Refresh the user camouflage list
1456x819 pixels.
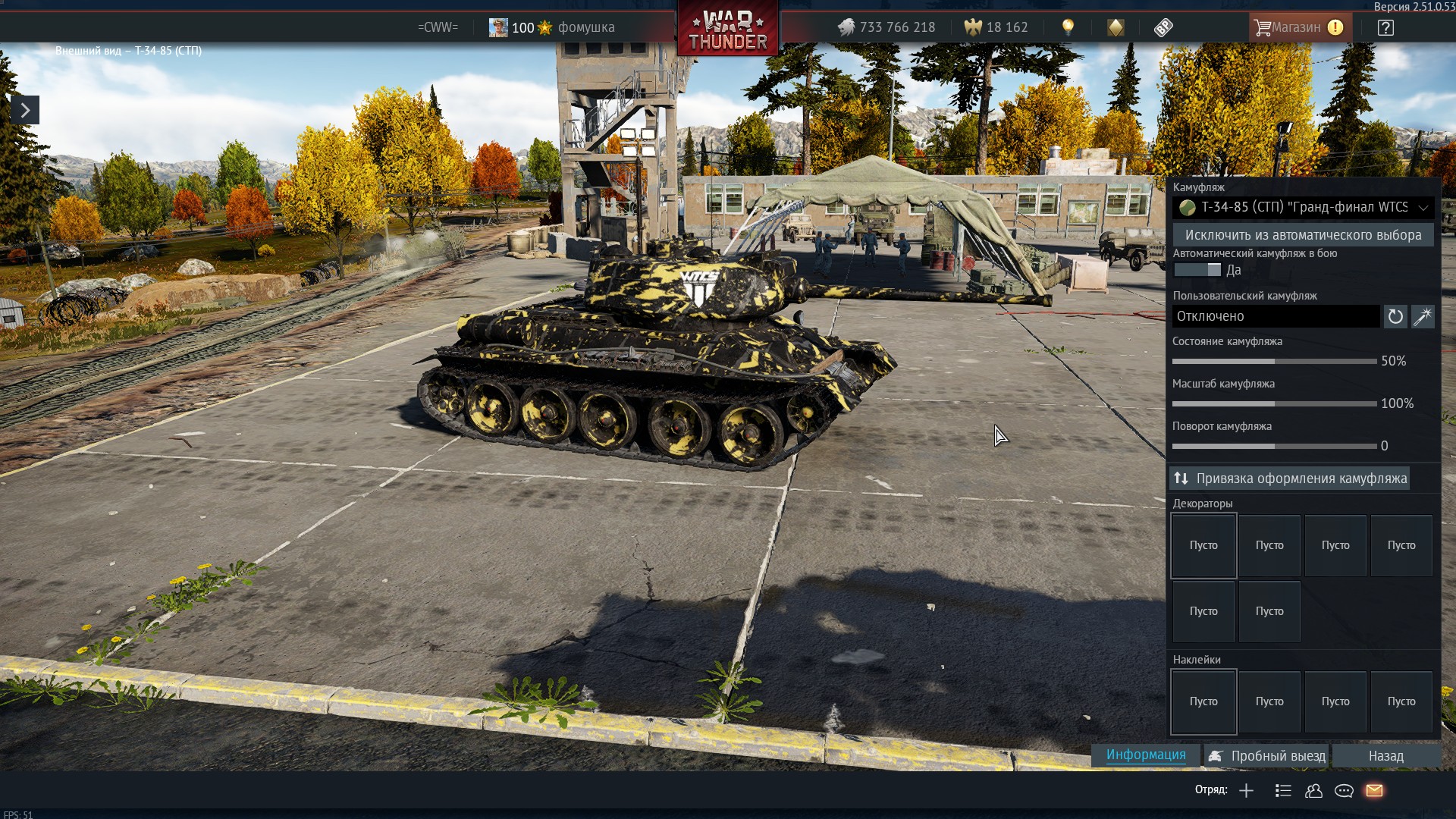(x=1395, y=316)
